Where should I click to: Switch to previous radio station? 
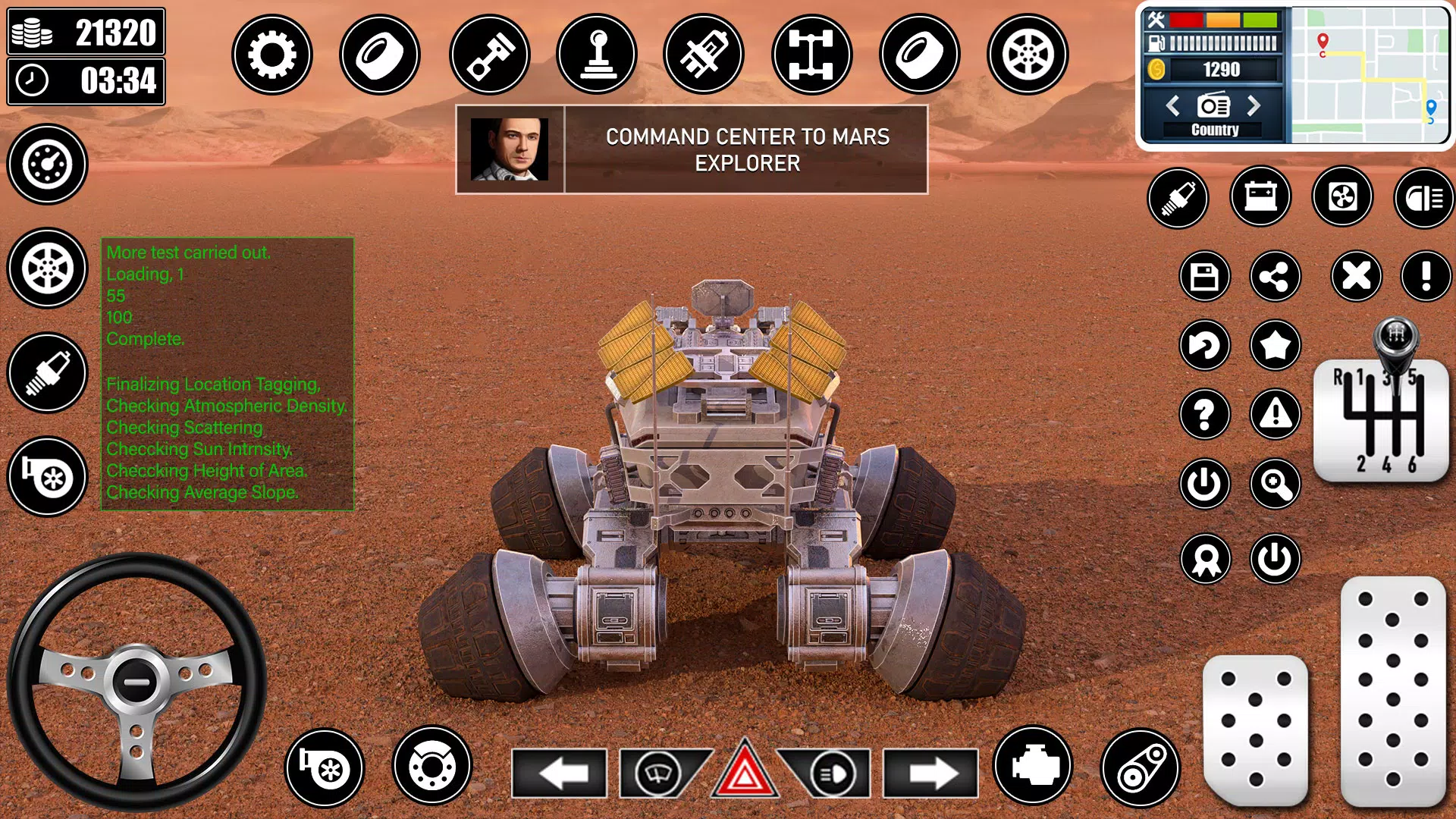1173,105
